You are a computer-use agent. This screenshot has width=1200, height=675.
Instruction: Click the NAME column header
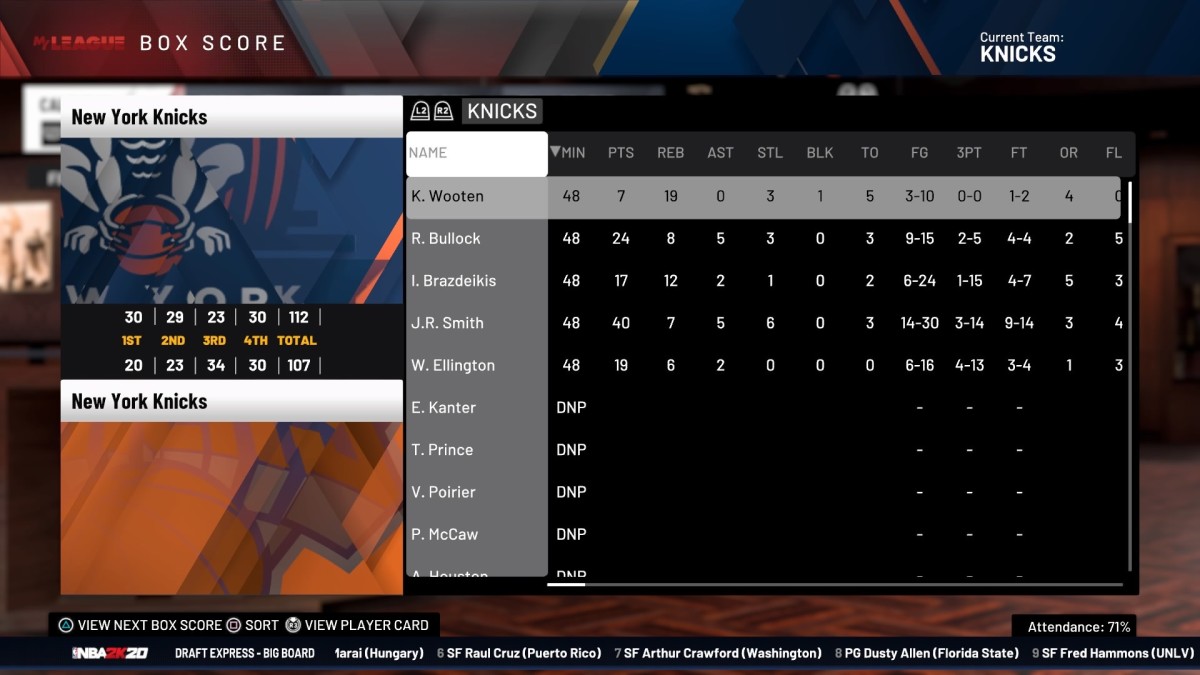pyautogui.click(x=476, y=153)
